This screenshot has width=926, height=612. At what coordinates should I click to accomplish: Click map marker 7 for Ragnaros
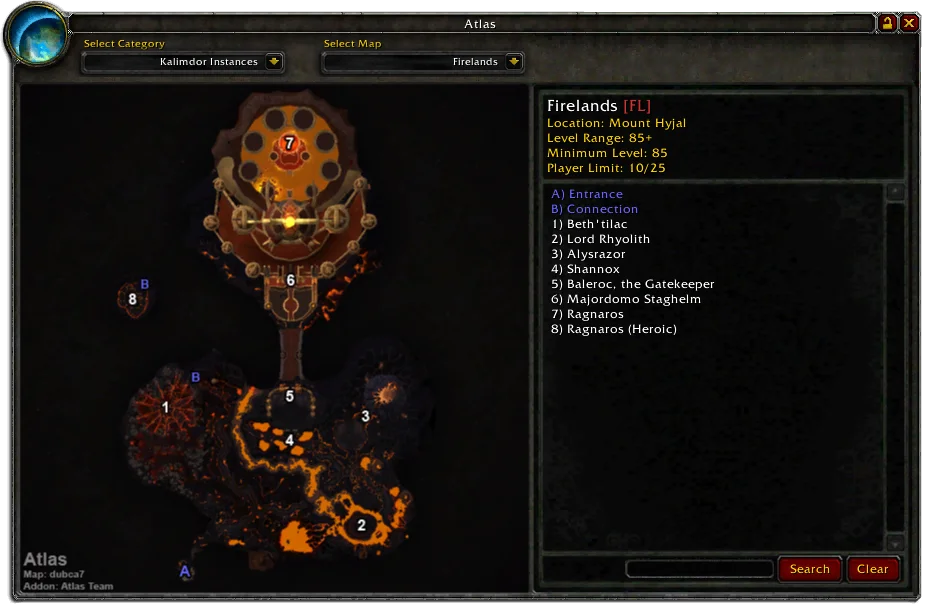pos(289,144)
